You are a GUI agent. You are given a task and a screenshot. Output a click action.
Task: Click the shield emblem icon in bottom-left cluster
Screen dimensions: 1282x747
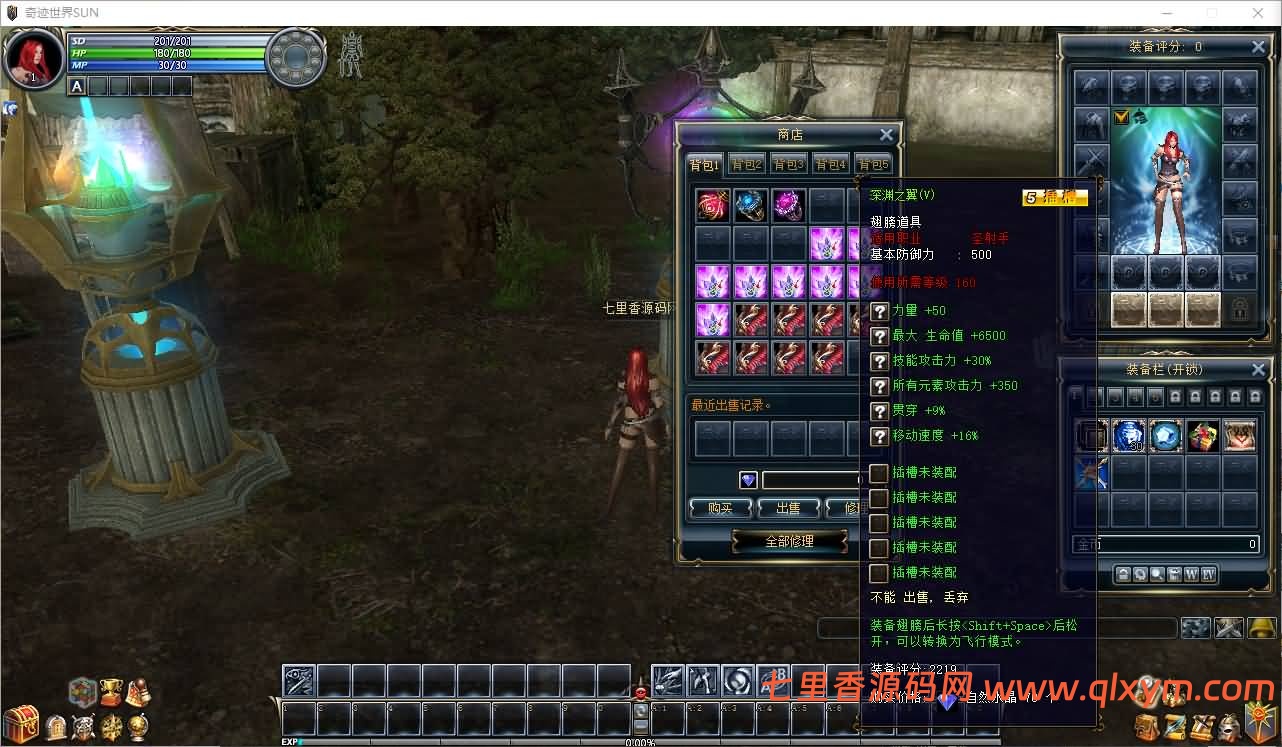[83, 727]
